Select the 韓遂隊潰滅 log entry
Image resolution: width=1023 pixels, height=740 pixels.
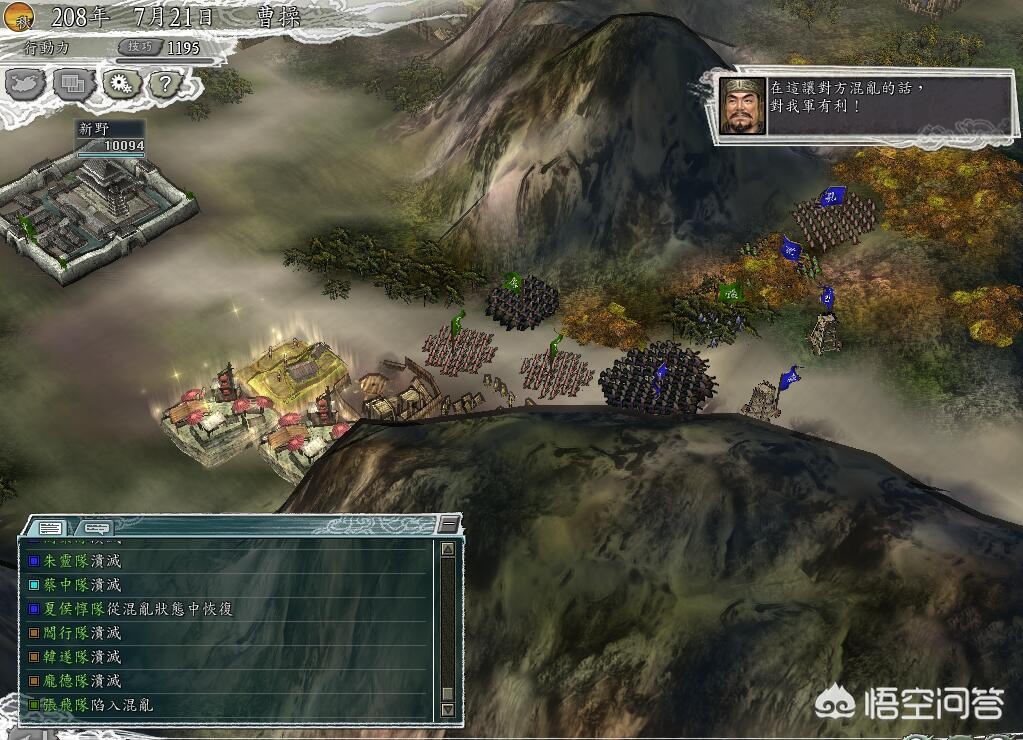coord(81,657)
